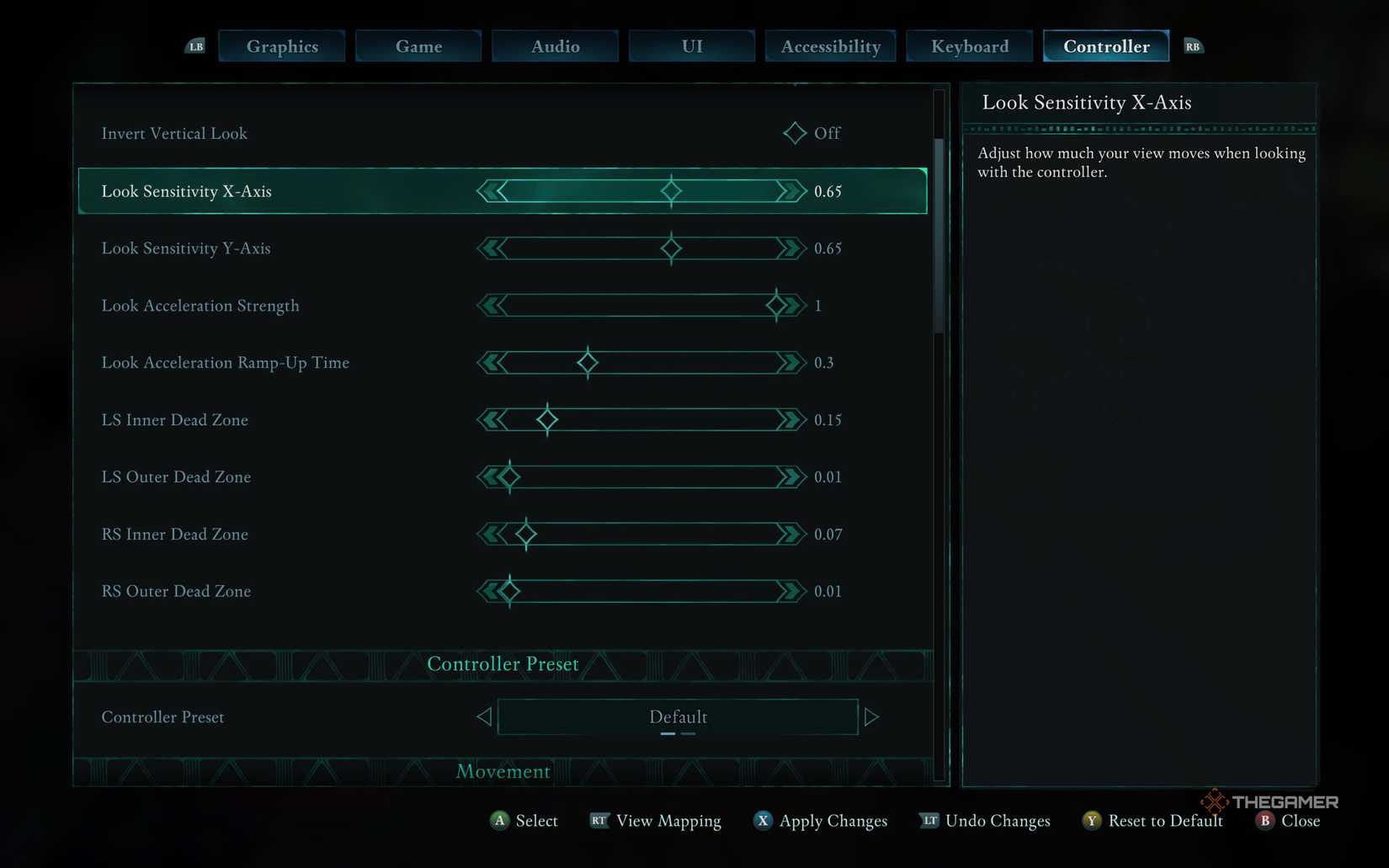Click the Look Sensitivity X-Axis slider handle
The image size is (1389, 868).
[670, 191]
